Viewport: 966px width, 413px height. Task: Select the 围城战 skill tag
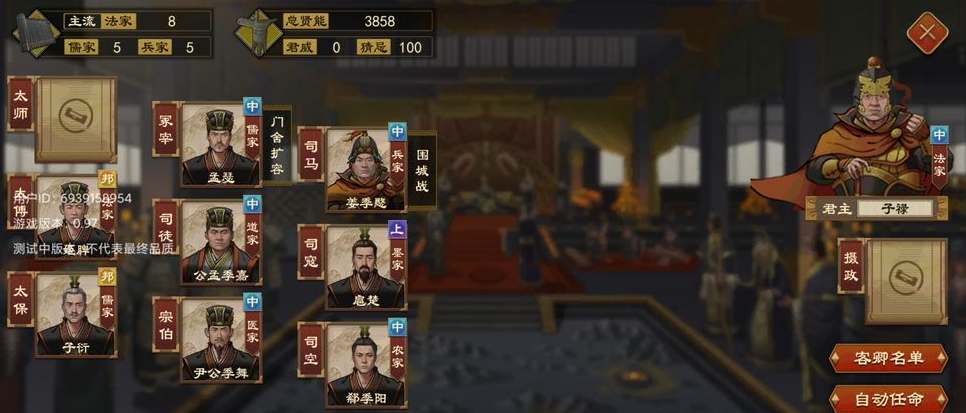(423, 170)
